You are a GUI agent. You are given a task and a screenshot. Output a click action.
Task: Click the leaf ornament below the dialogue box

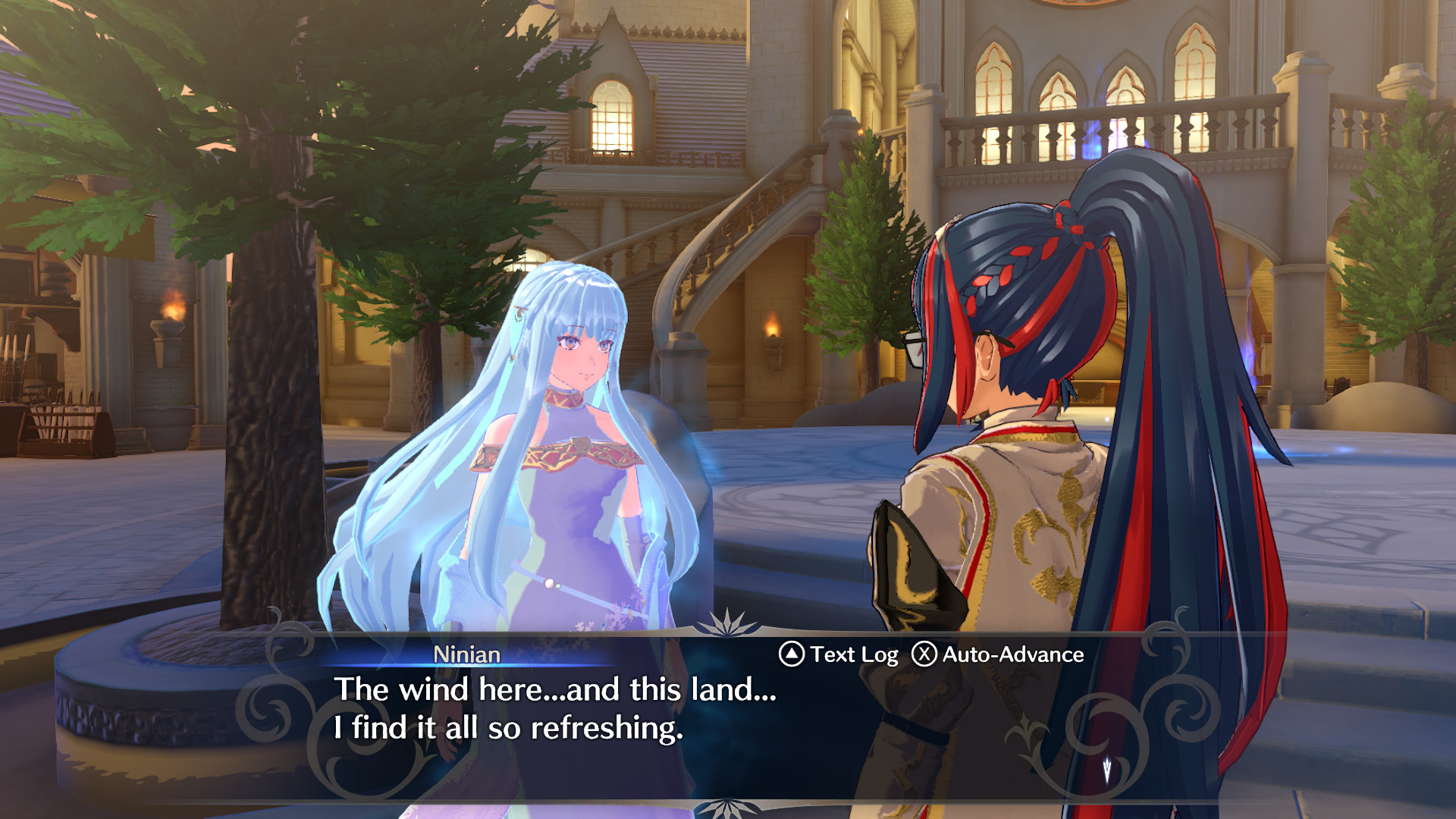[730, 805]
